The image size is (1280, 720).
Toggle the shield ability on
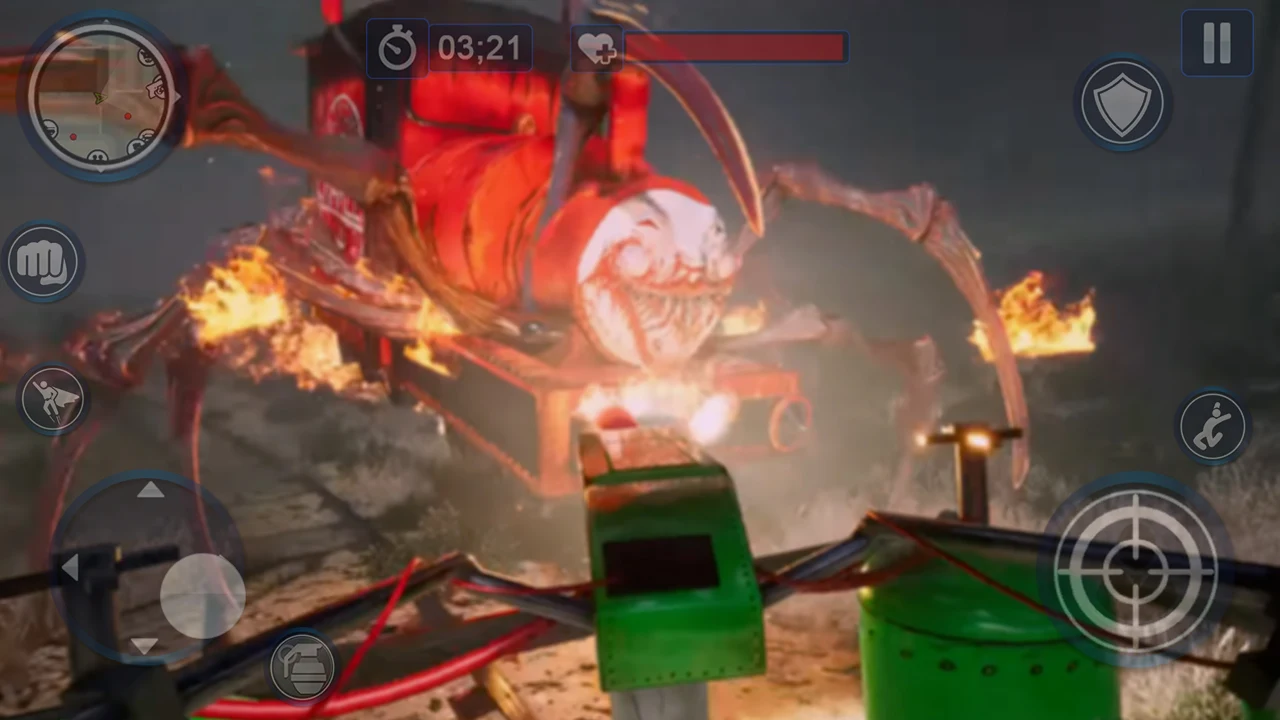click(1123, 104)
